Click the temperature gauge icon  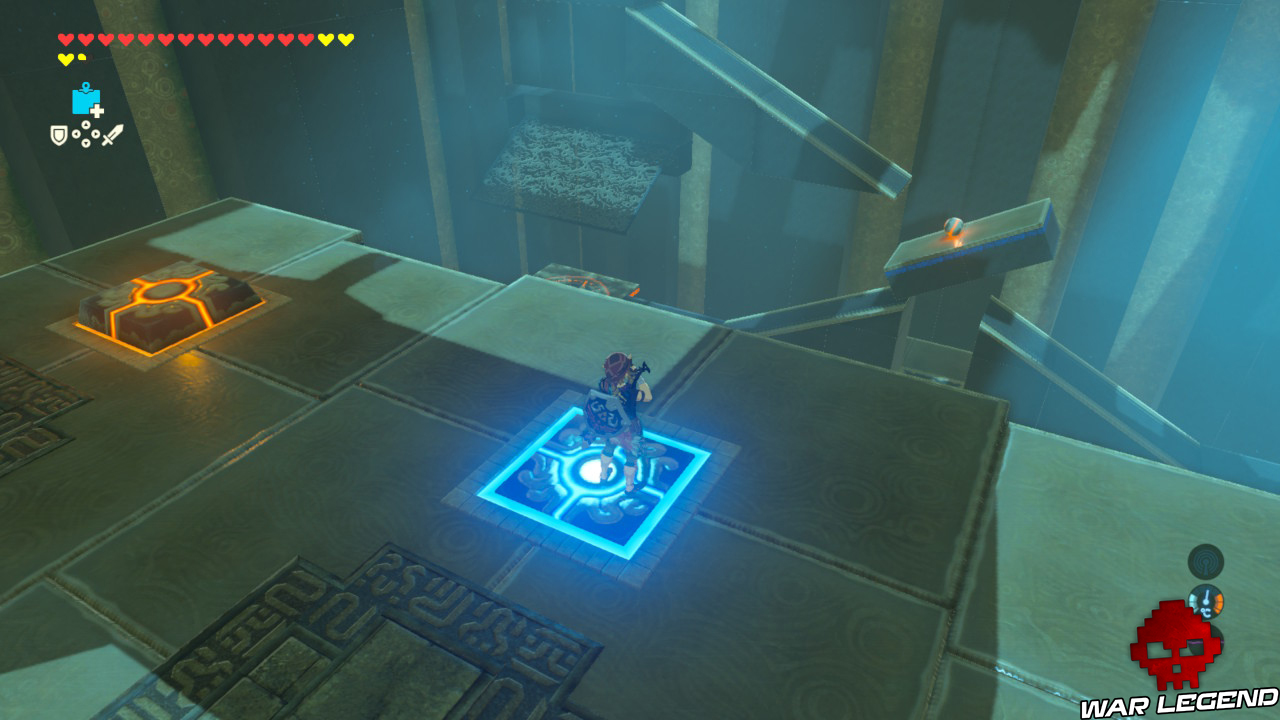[x=1205, y=601]
